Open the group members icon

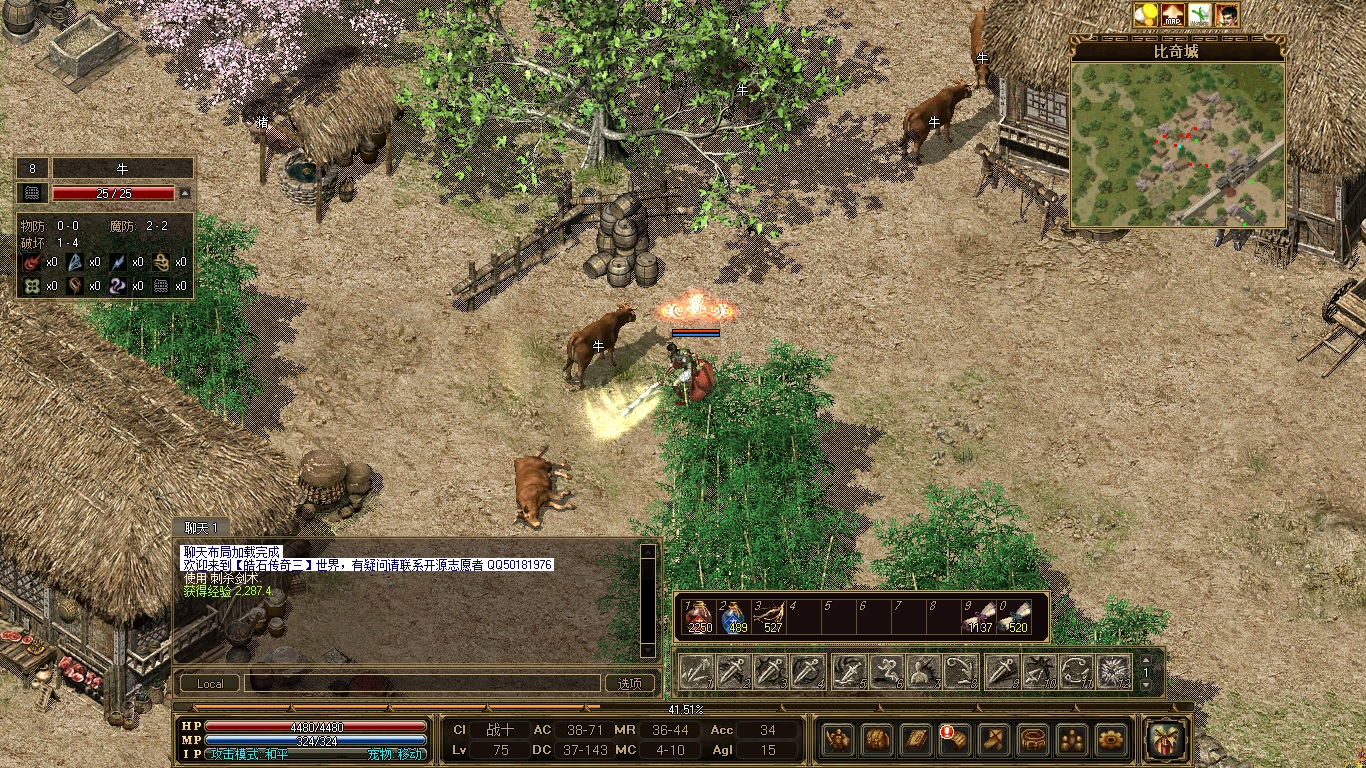click(1071, 740)
